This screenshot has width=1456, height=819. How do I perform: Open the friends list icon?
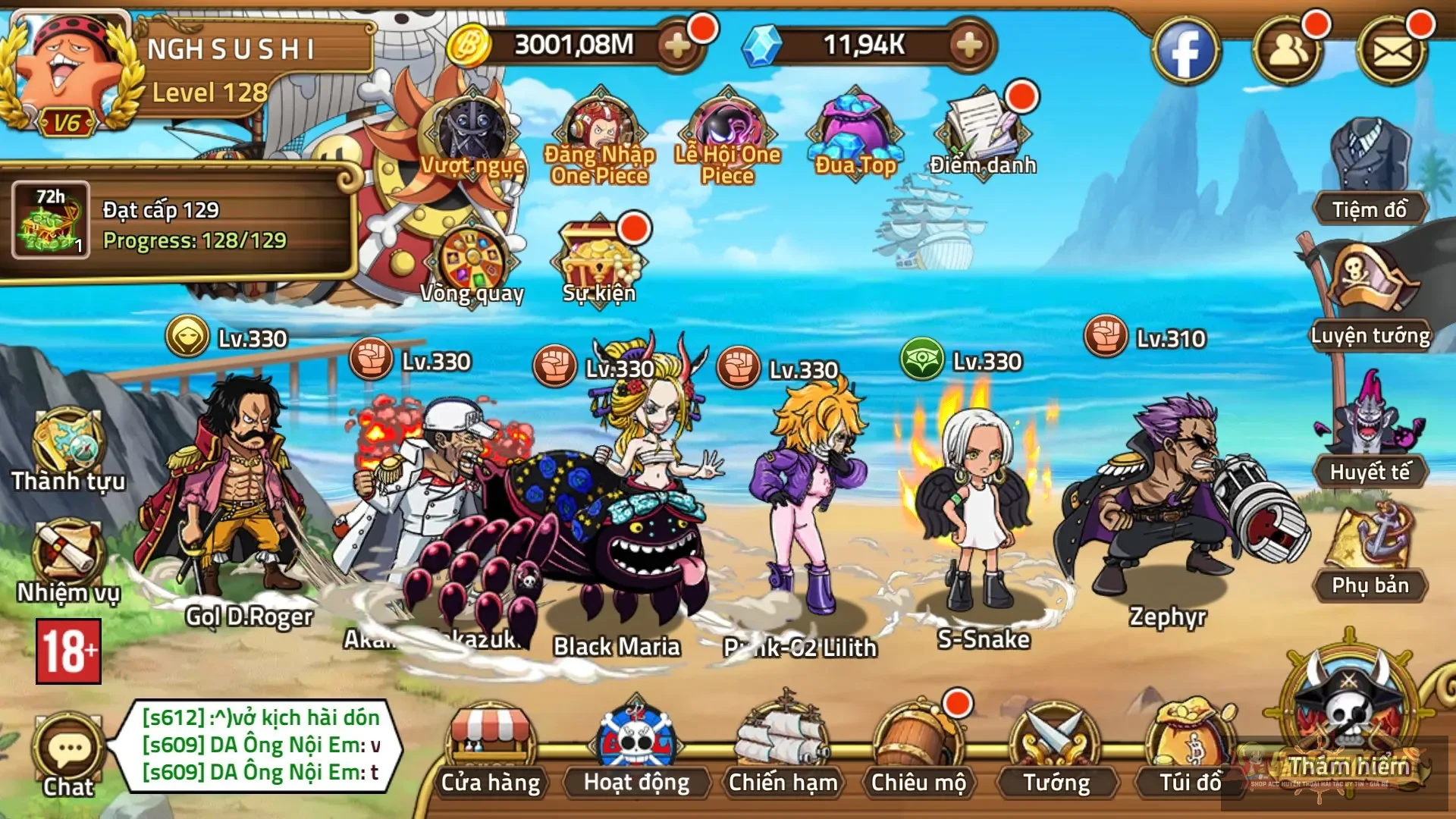(1288, 52)
